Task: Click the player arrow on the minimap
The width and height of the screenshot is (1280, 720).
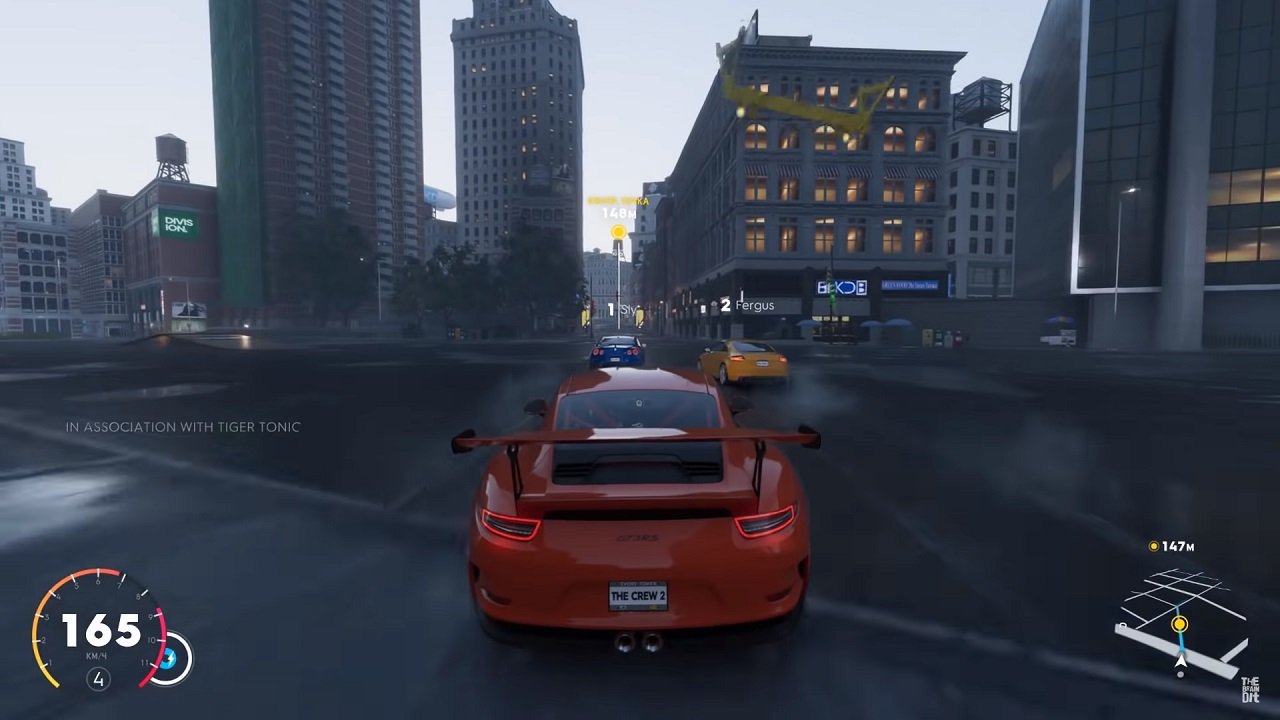Action: pyautogui.click(x=1181, y=661)
